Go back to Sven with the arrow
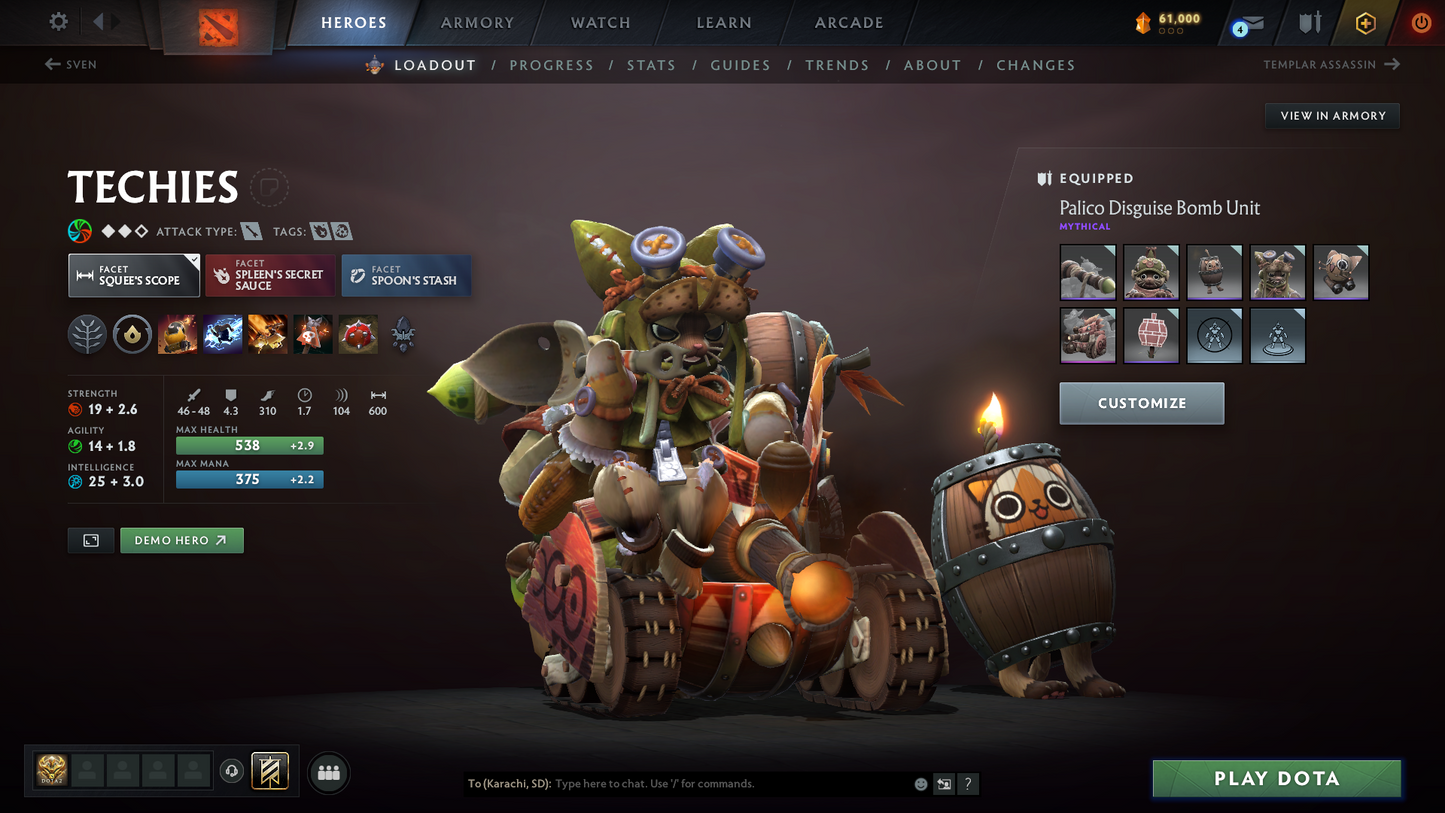This screenshot has width=1445, height=813. point(50,64)
